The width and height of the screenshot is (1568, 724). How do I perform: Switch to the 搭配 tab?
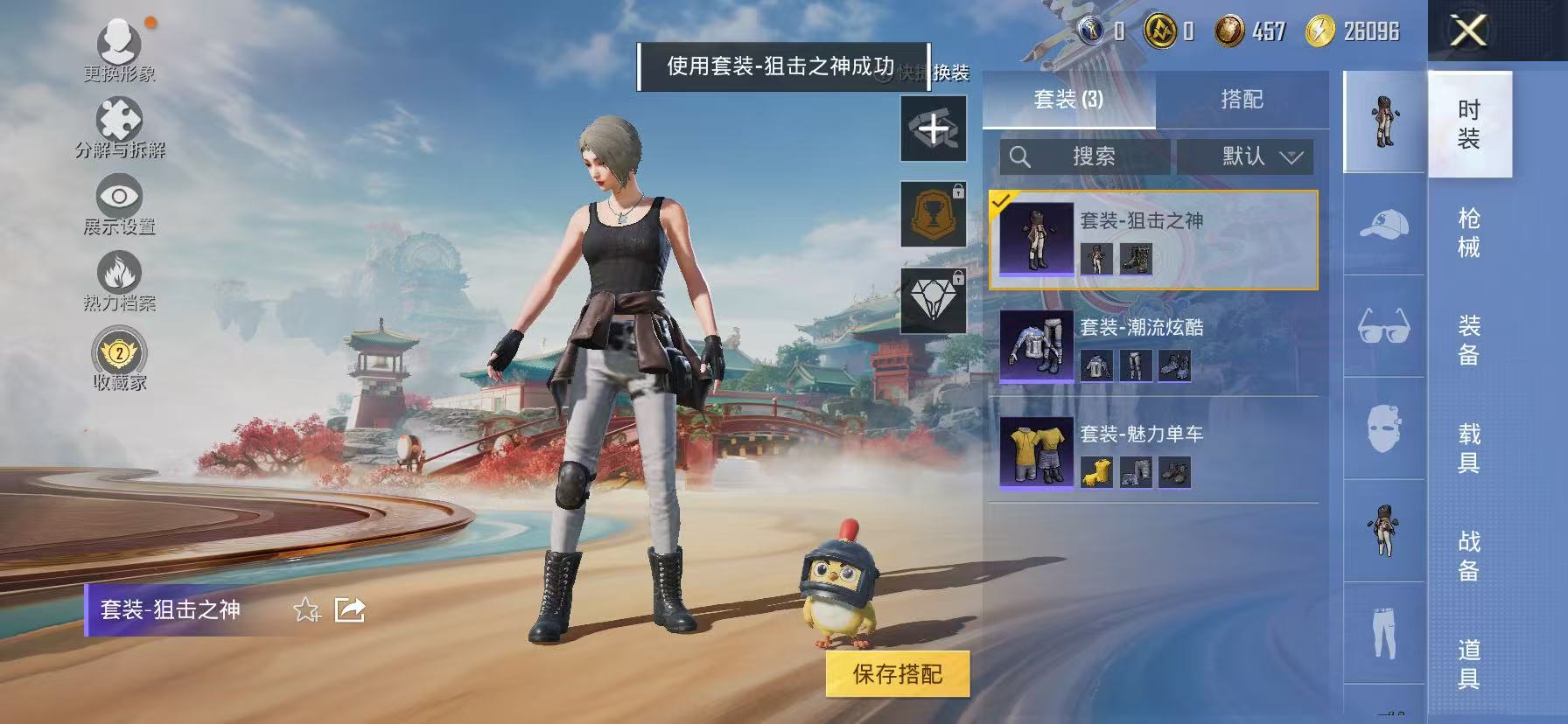(1242, 99)
